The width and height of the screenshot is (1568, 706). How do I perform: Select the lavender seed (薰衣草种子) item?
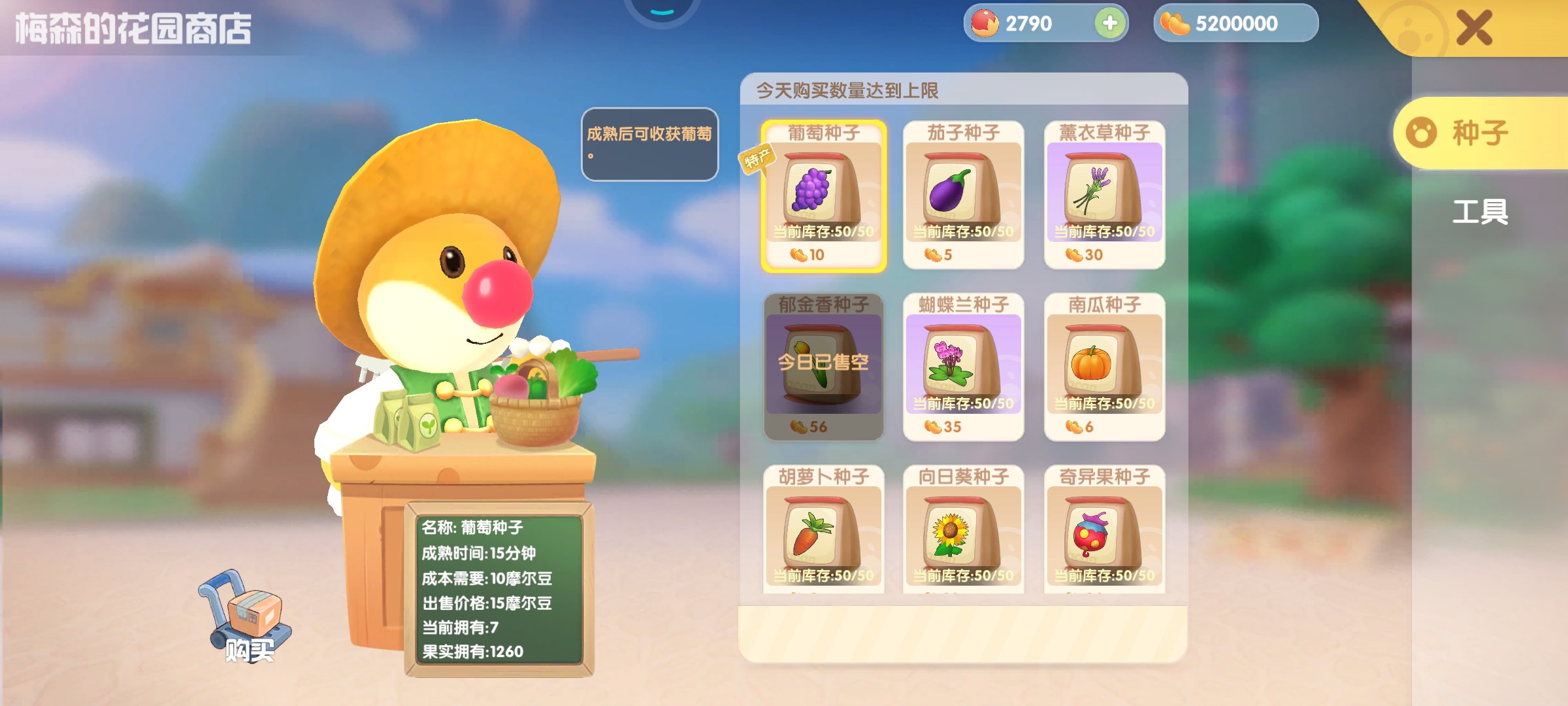point(1104,195)
